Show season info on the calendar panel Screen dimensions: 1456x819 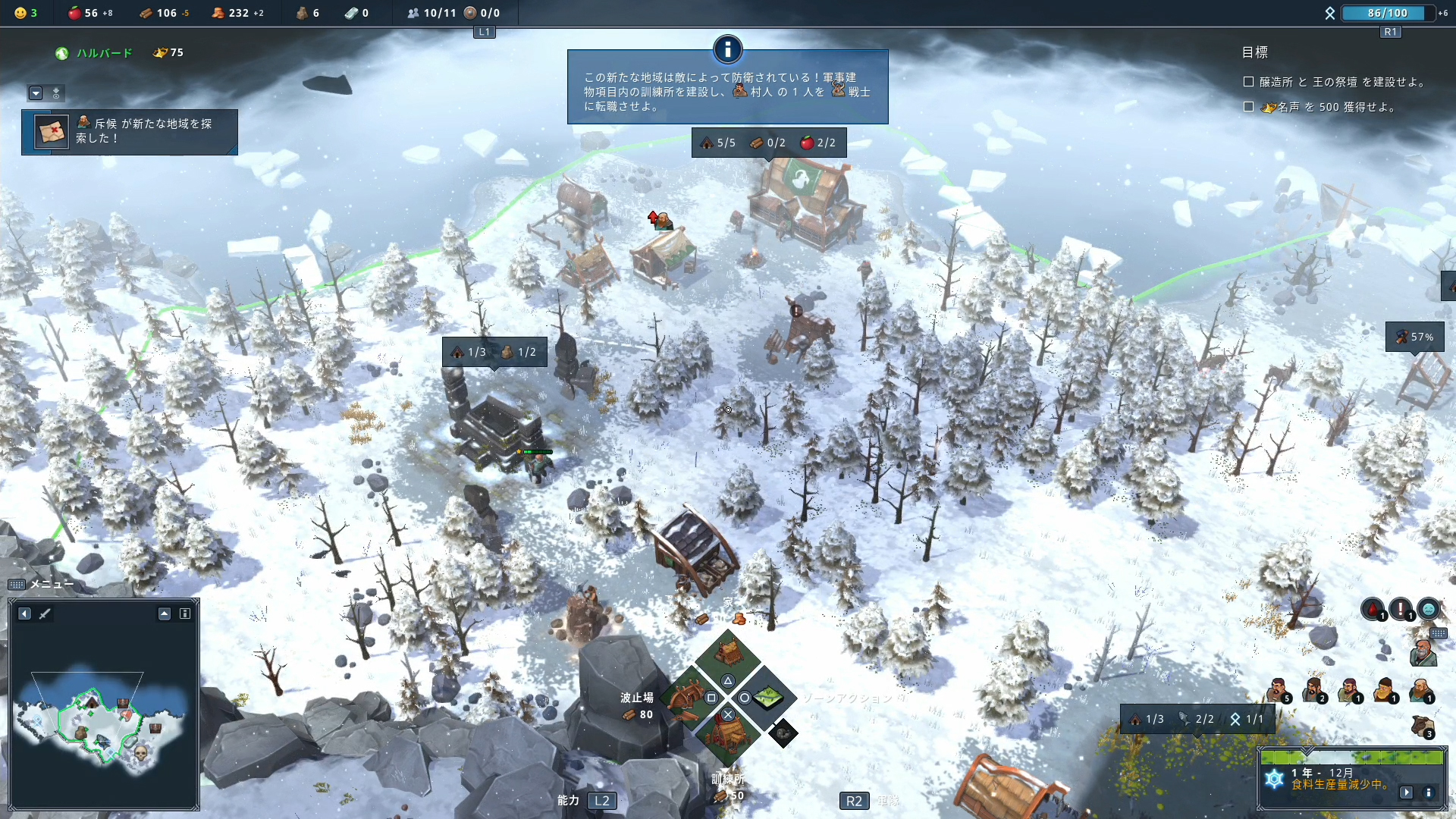1429,792
